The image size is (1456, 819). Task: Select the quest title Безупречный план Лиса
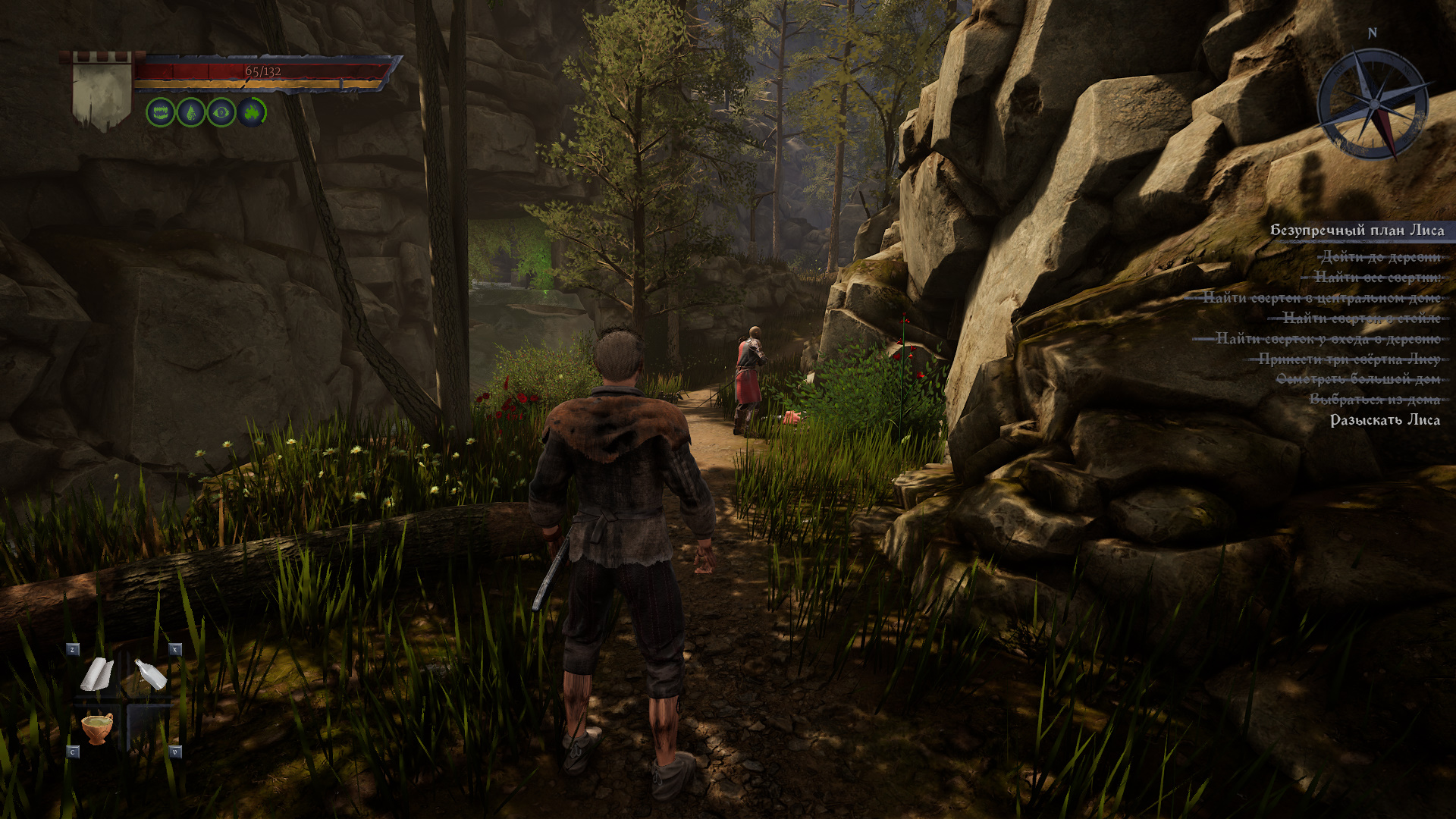tap(1357, 231)
